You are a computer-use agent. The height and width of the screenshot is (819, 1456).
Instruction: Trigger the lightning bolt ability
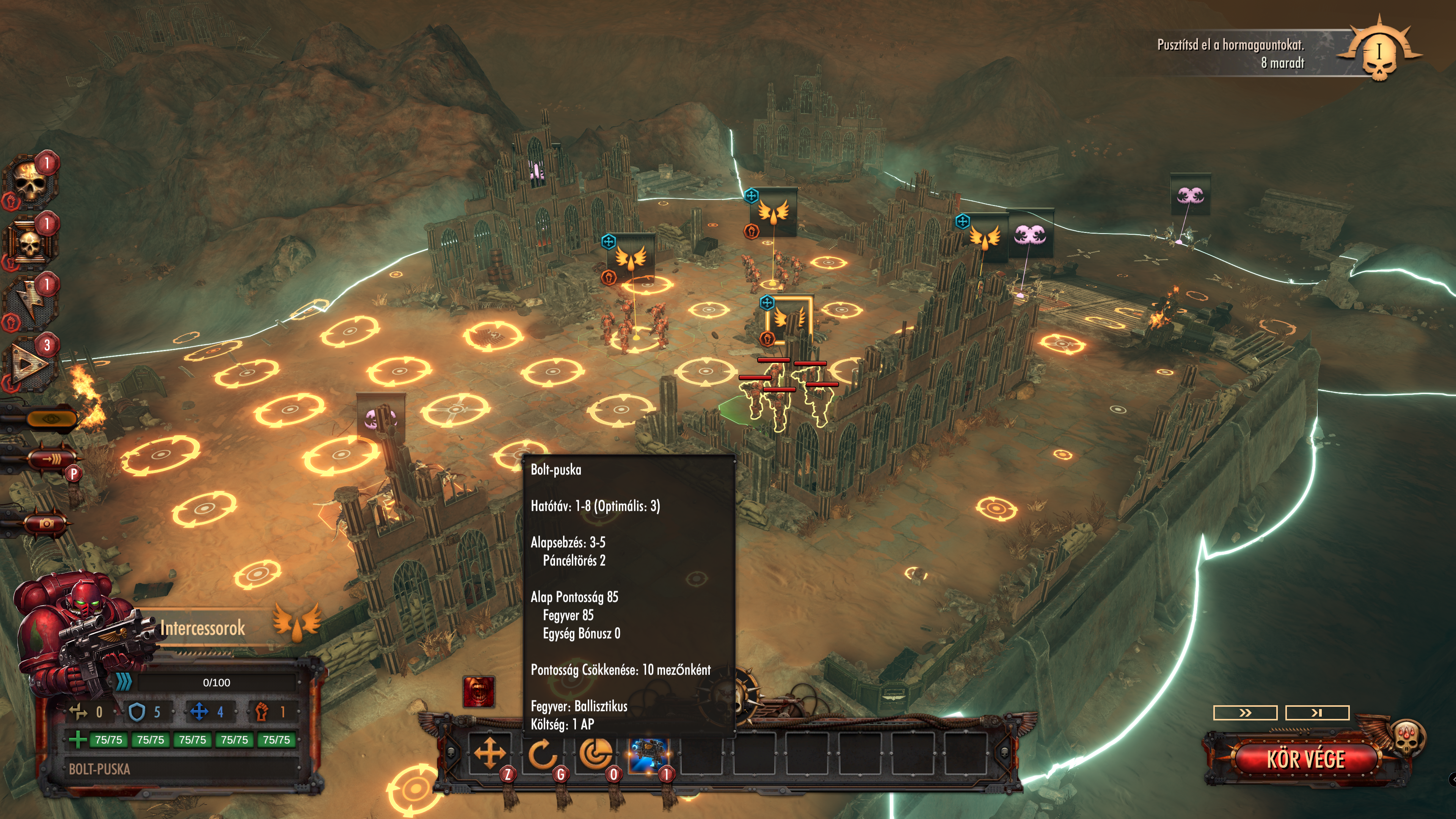tap(30, 303)
